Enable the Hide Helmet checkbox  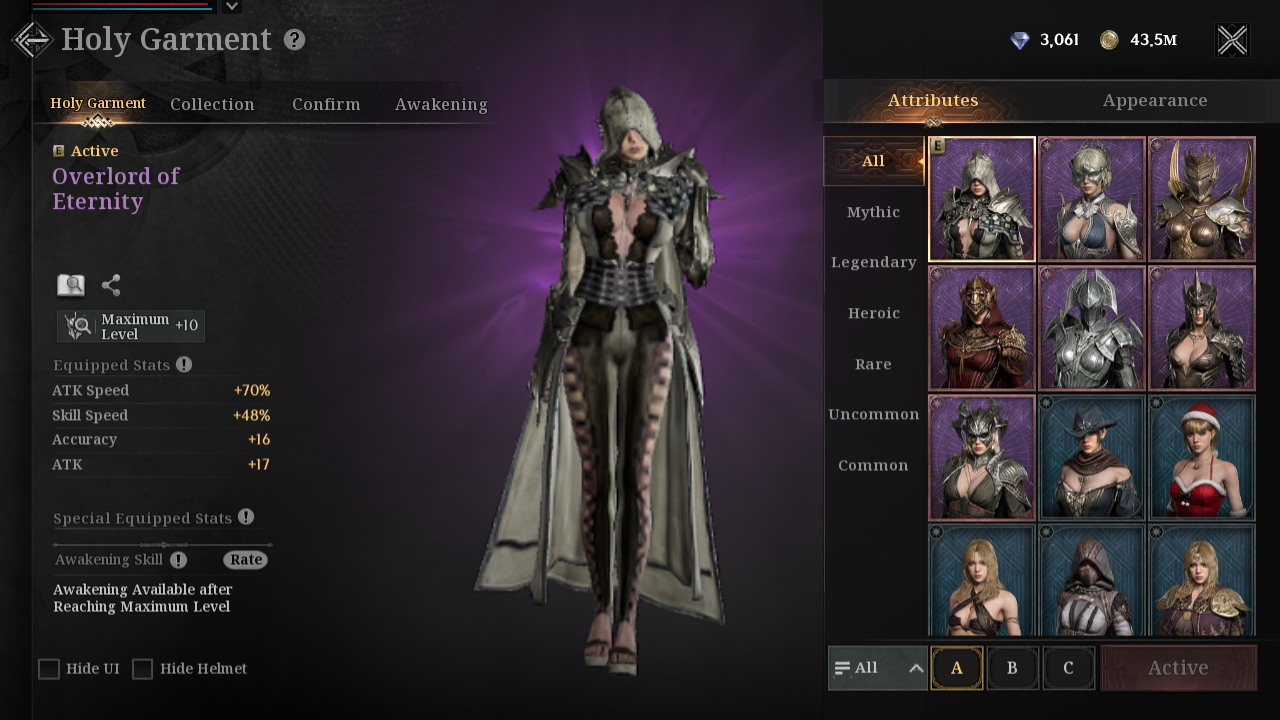point(143,669)
